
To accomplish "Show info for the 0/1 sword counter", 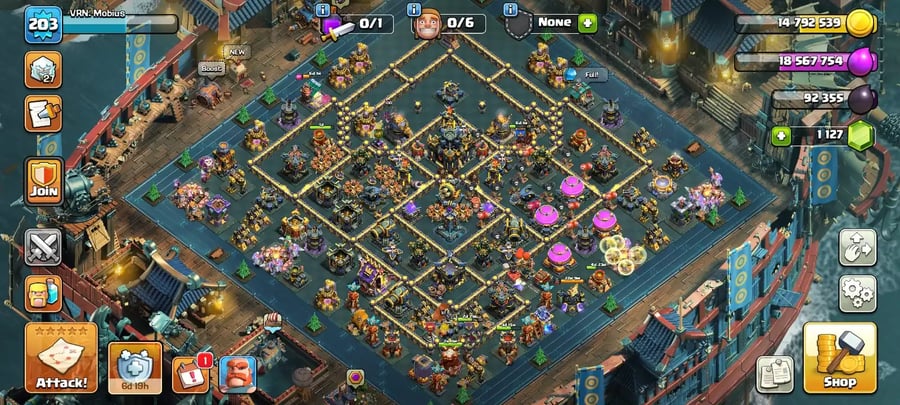I will 322,9.
